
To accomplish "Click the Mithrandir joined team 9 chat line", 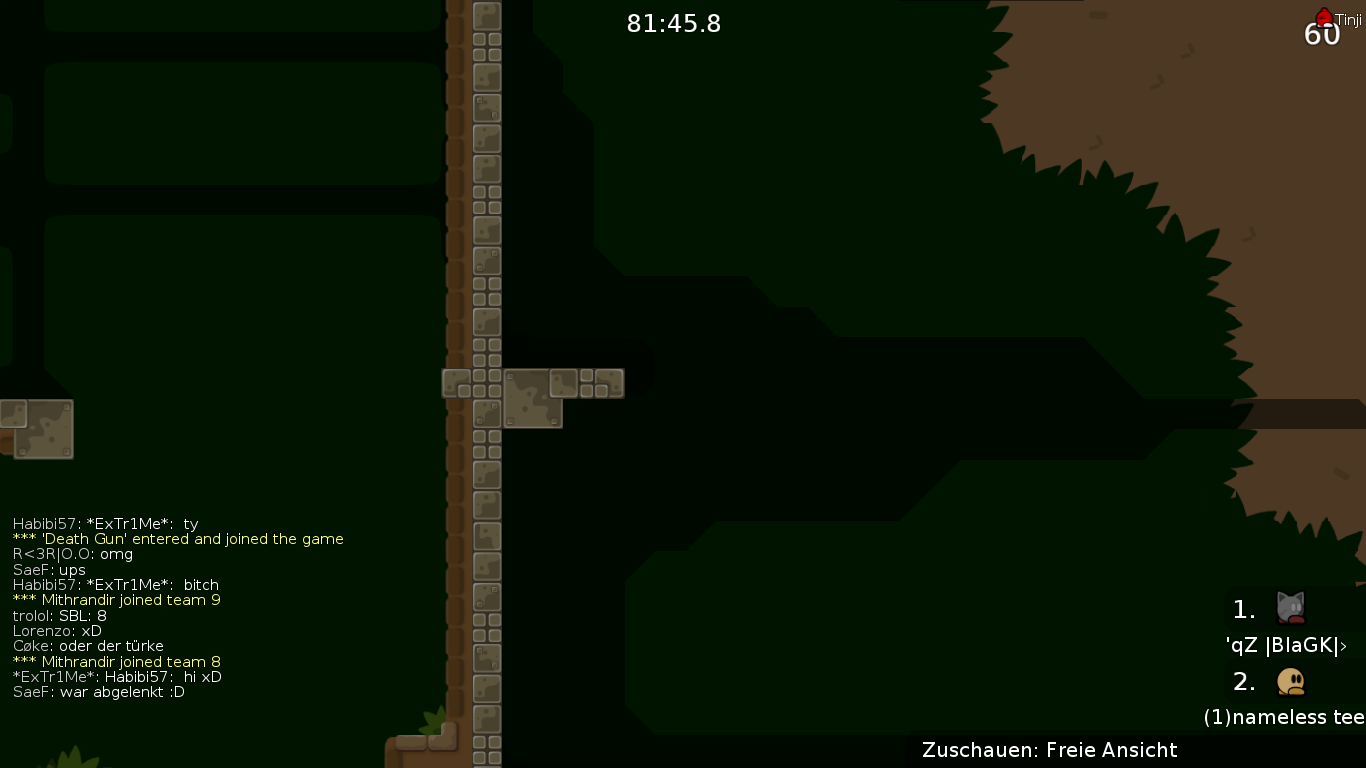I will 117,600.
